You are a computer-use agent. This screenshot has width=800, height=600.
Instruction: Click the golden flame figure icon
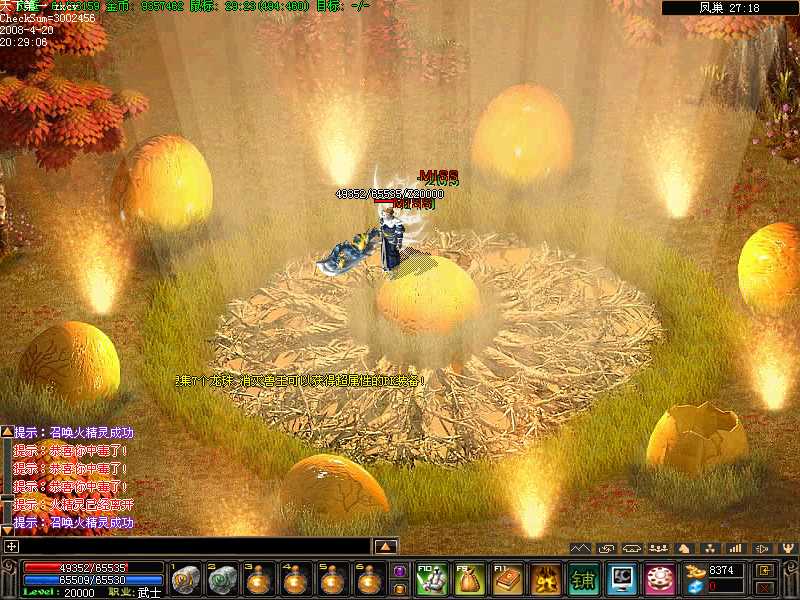click(546, 579)
